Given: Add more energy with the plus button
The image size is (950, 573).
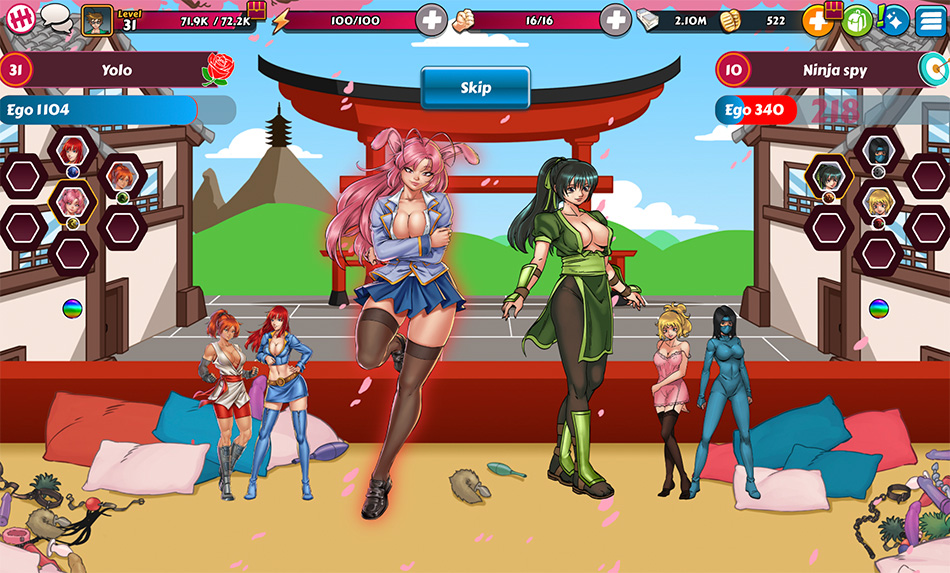Looking at the screenshot, I should click(431, 20).
